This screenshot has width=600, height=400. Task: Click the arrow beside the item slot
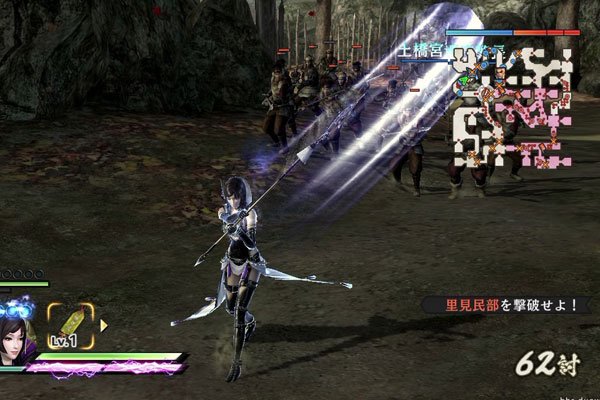coord(103,324)
